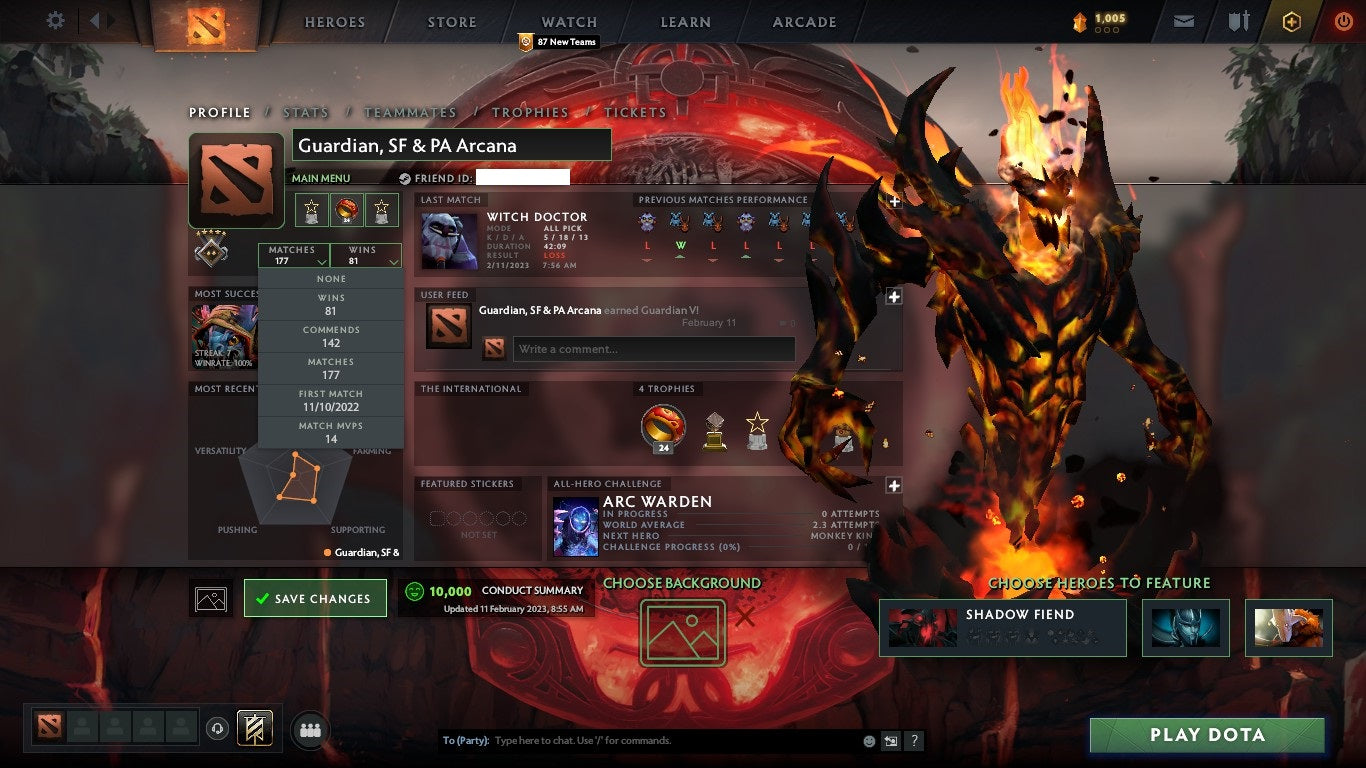1366x768 pixels.
Task: Click the PLAY DOTA button
Action: coord(1208,733)
